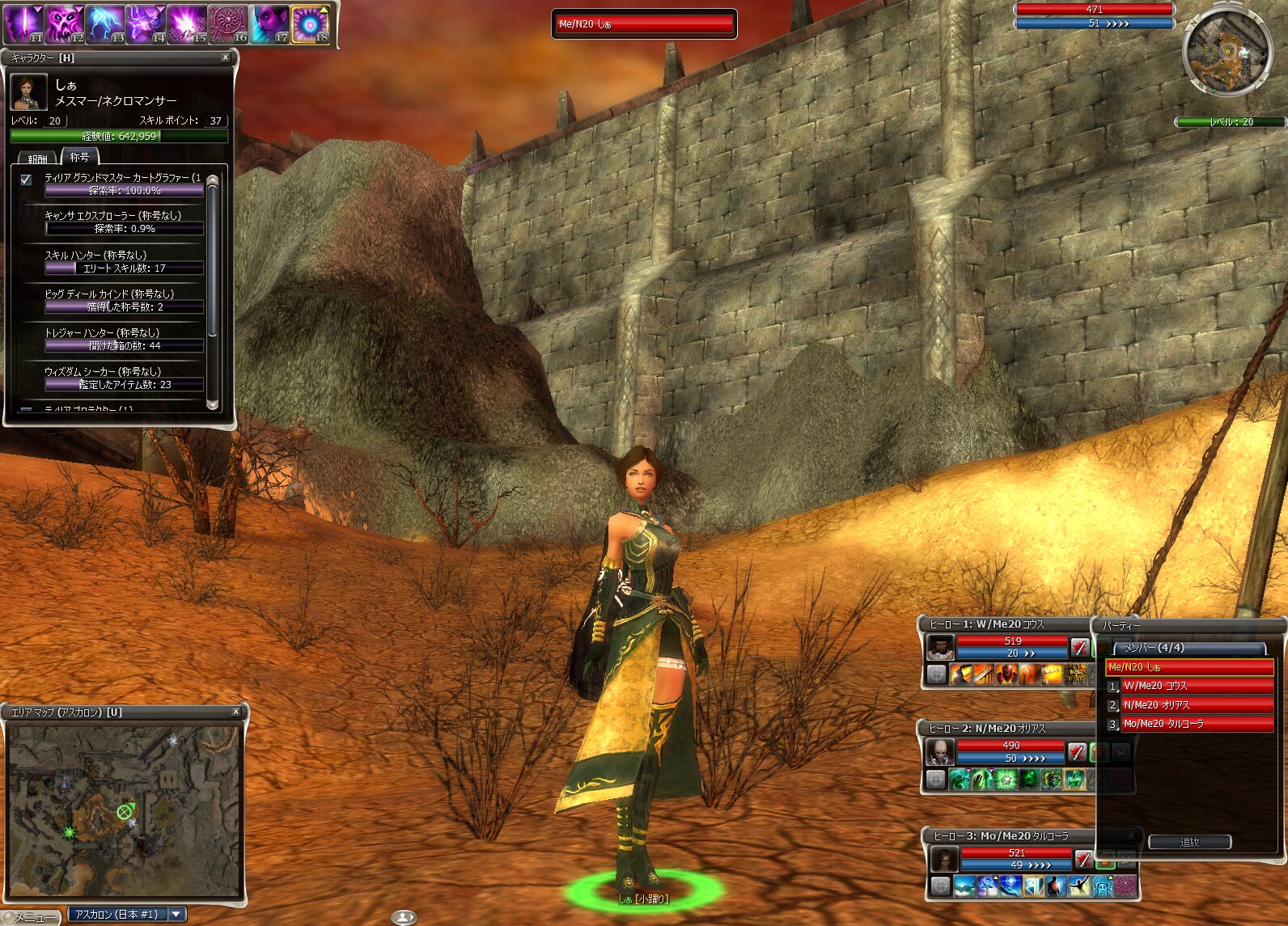Activate the F6 ornate circle skill
This screenshot has height=926, width=1288.
click(227, 23)
